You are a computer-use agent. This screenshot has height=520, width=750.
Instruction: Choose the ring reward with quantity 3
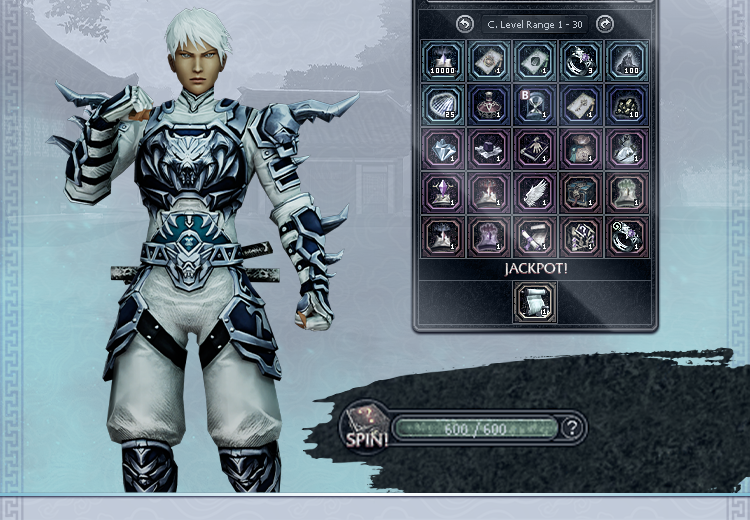[x=581, y=61]
